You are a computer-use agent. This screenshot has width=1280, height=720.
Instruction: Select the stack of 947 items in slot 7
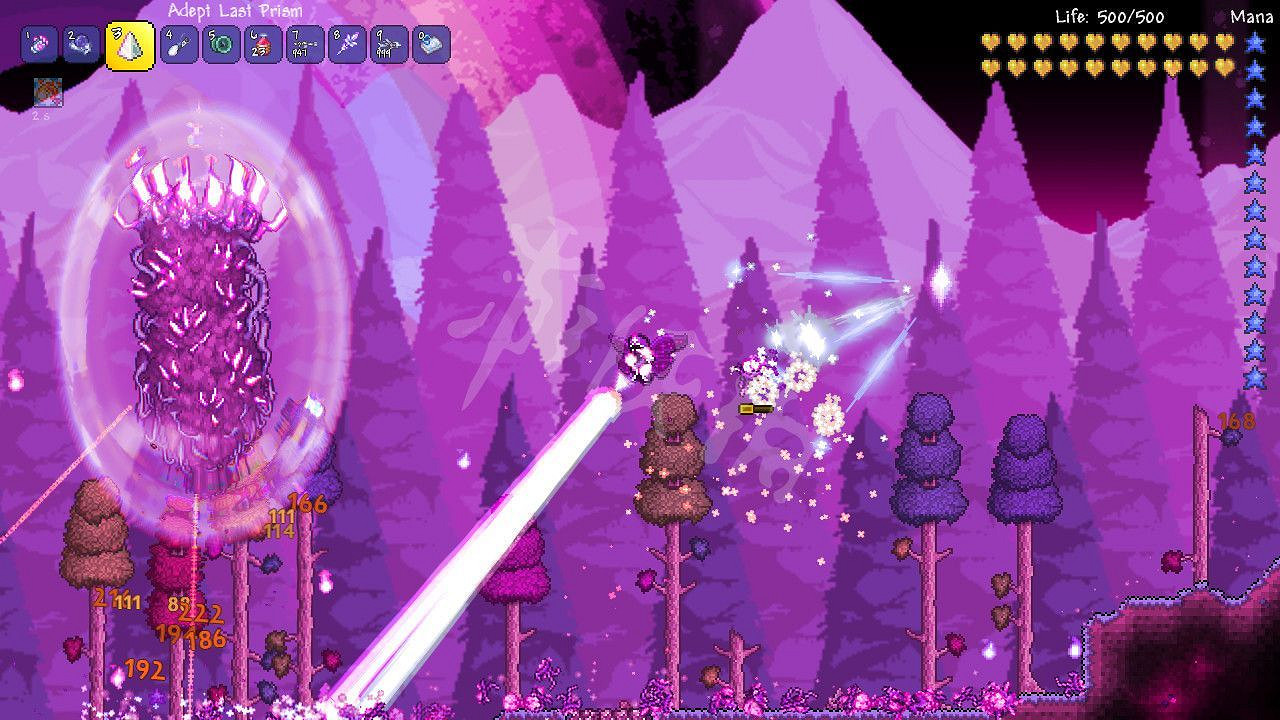click(x=304, y=43)
